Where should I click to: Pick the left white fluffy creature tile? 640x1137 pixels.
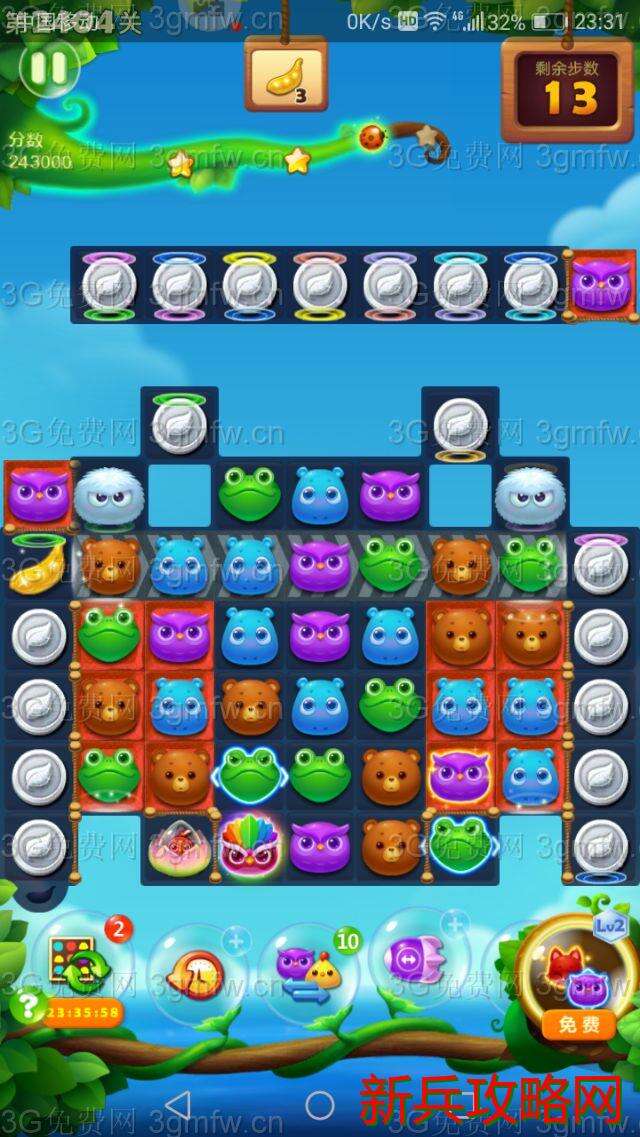pos(108,494)
